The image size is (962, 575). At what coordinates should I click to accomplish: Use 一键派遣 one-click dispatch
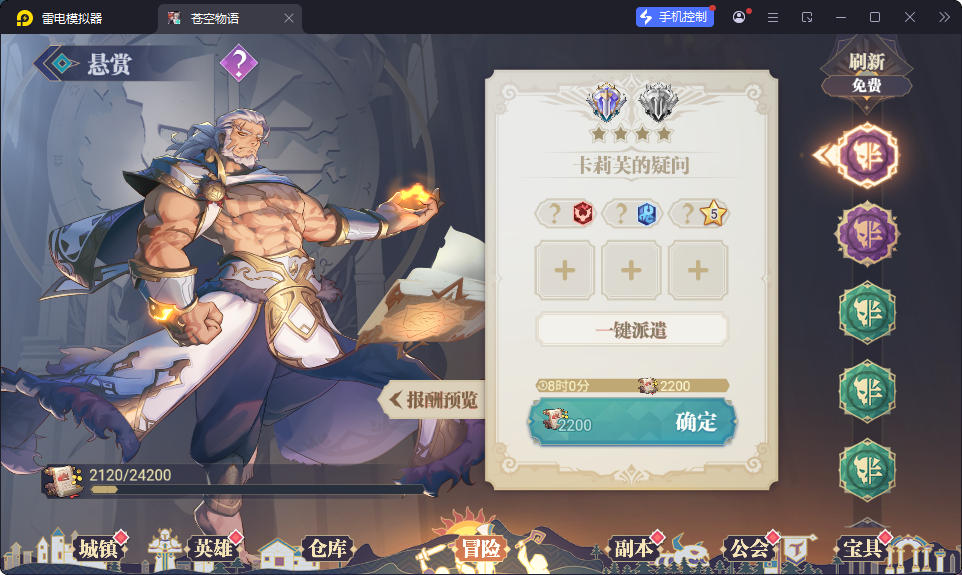pos(632,329)
